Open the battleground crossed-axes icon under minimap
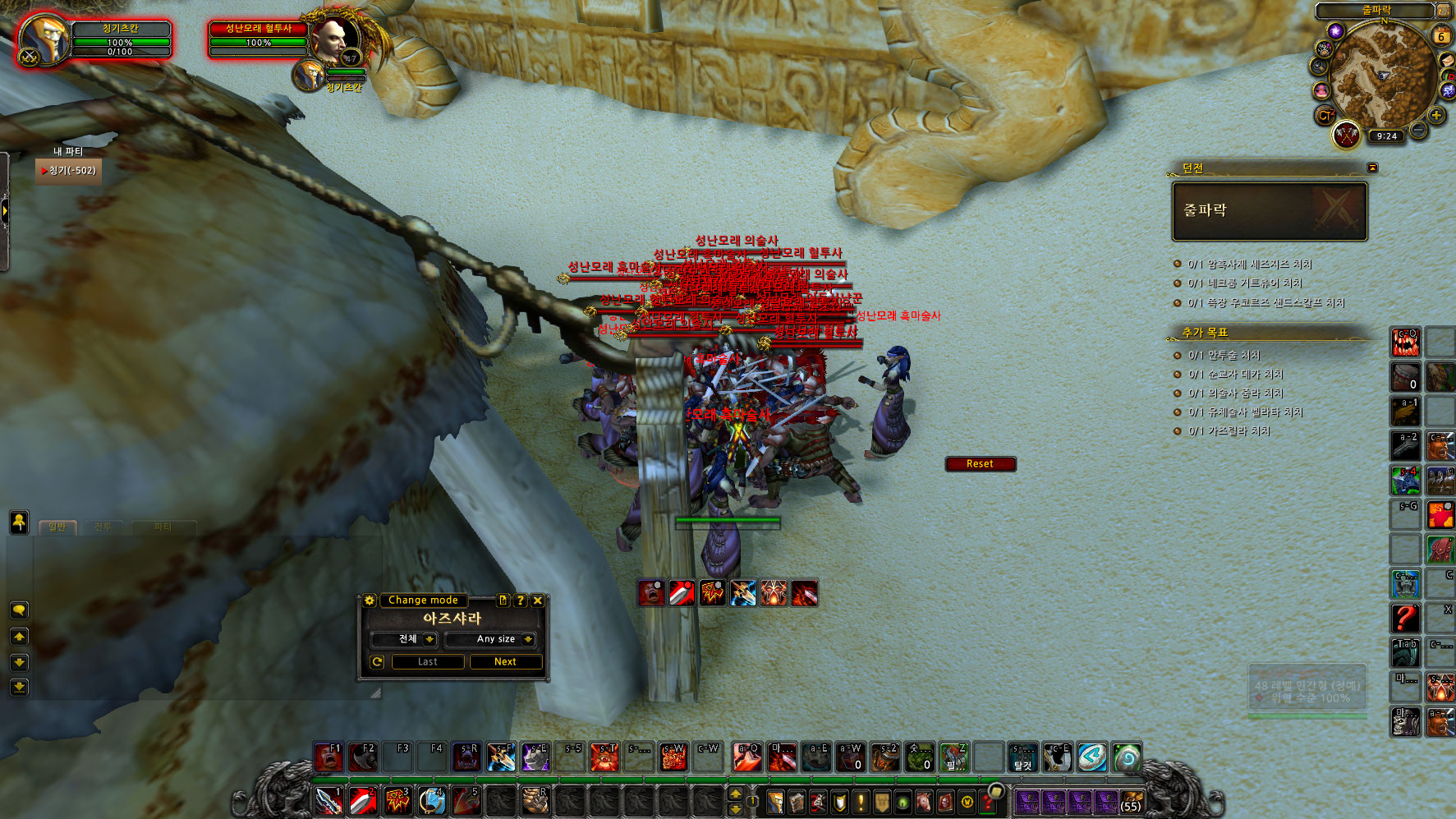 (1346, 135)
